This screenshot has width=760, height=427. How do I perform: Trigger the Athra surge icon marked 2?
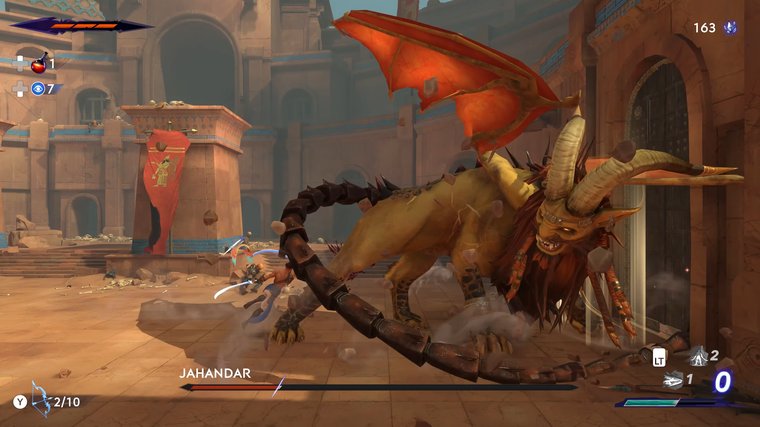point(696,355)
